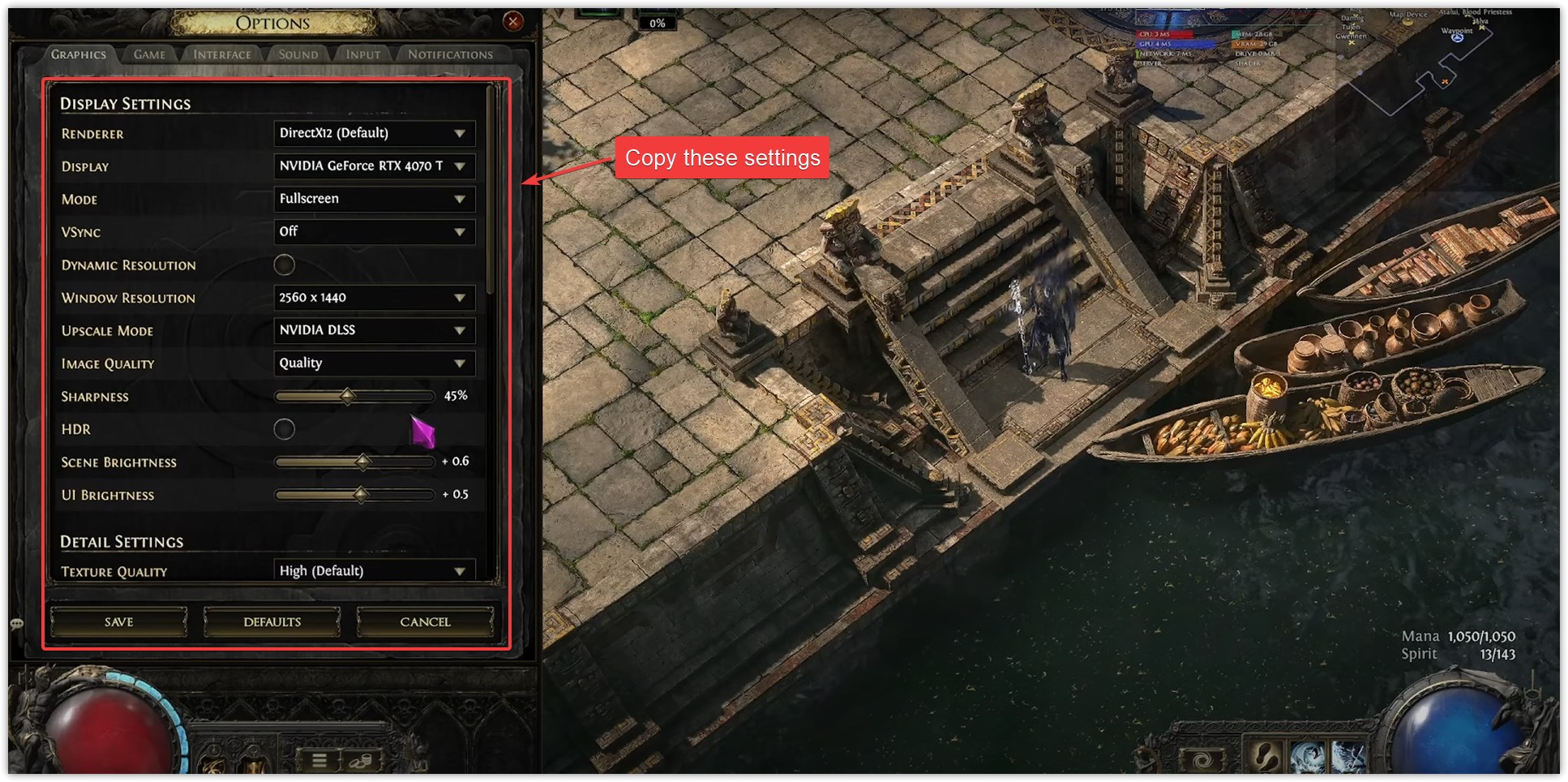Open the chat message bubble icon
1568x782 pixels.
coord(16,623)
